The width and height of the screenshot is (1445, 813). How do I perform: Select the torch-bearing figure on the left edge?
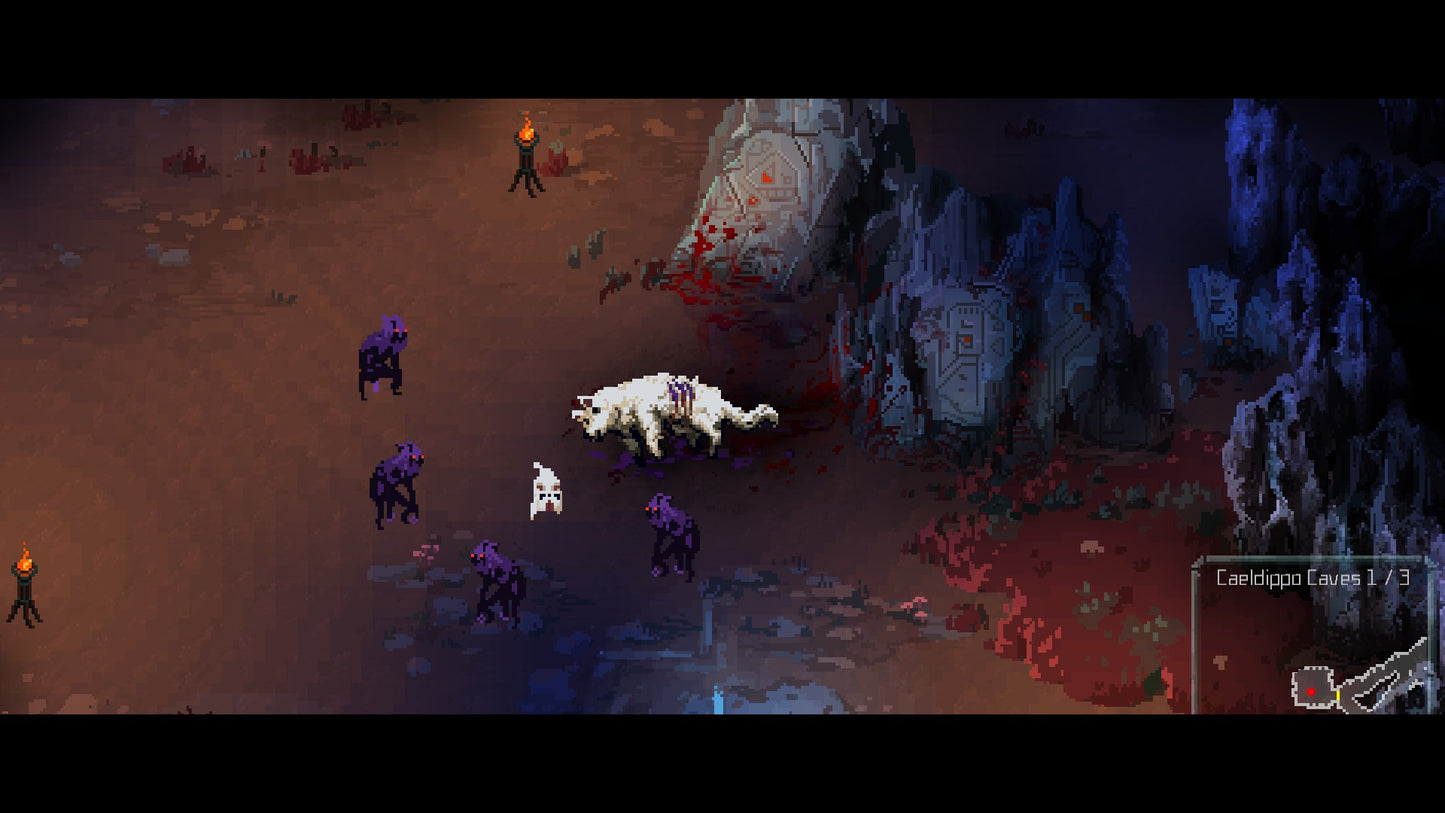coord(22,590)
